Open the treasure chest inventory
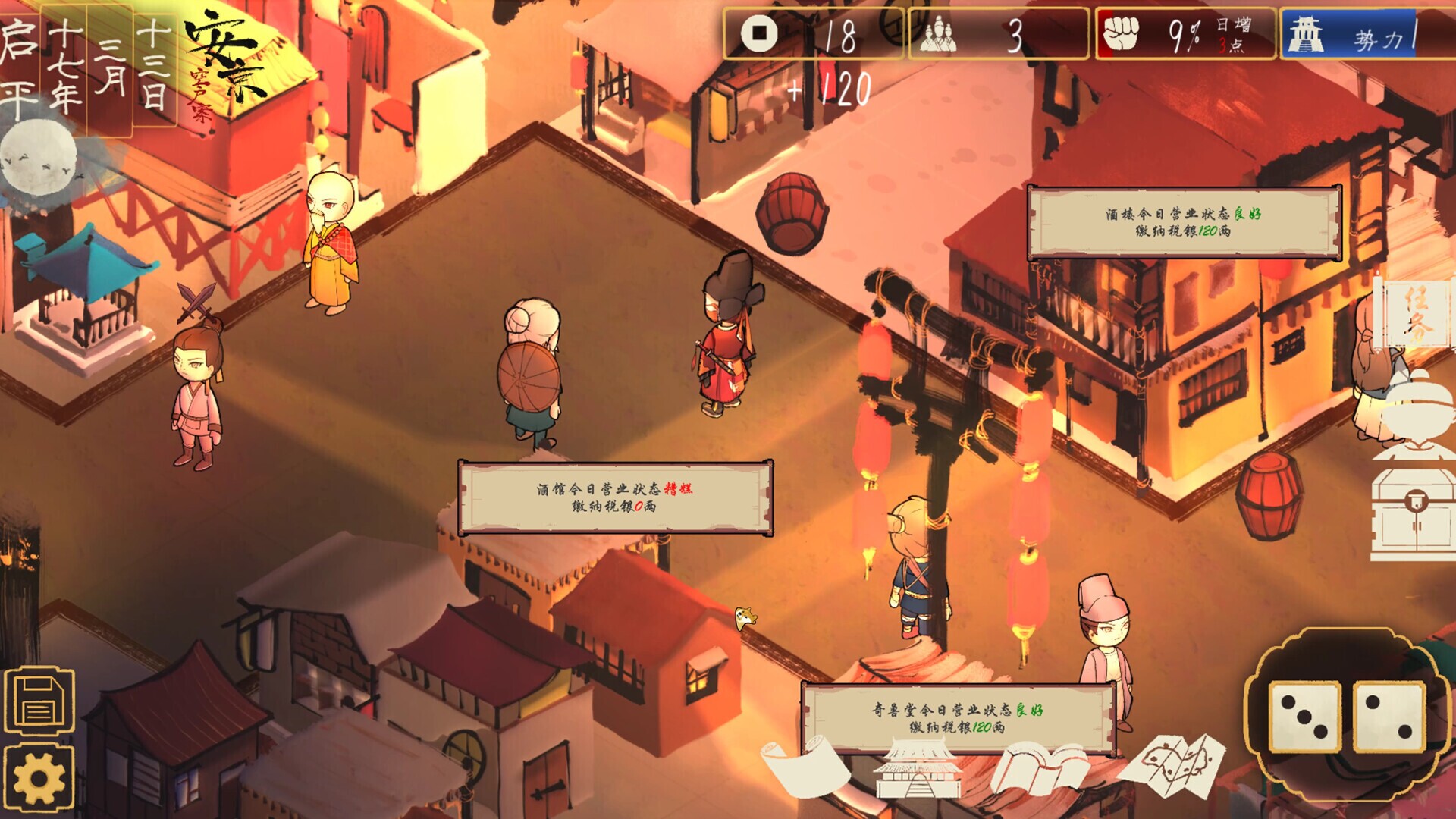This screenshot has width=1456, height=819. point(1414,513)
